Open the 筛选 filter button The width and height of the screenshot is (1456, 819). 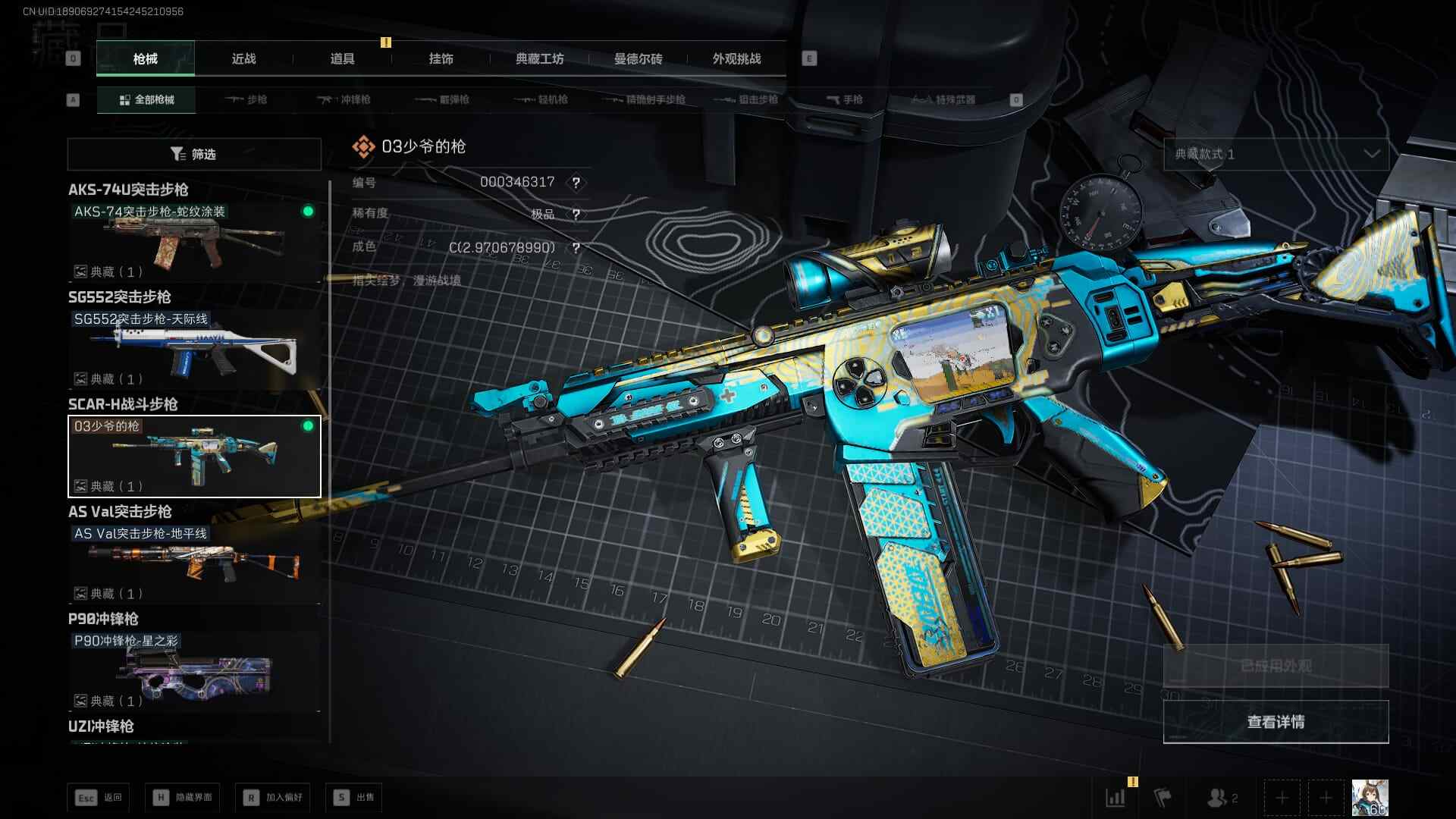coord(194,154)
